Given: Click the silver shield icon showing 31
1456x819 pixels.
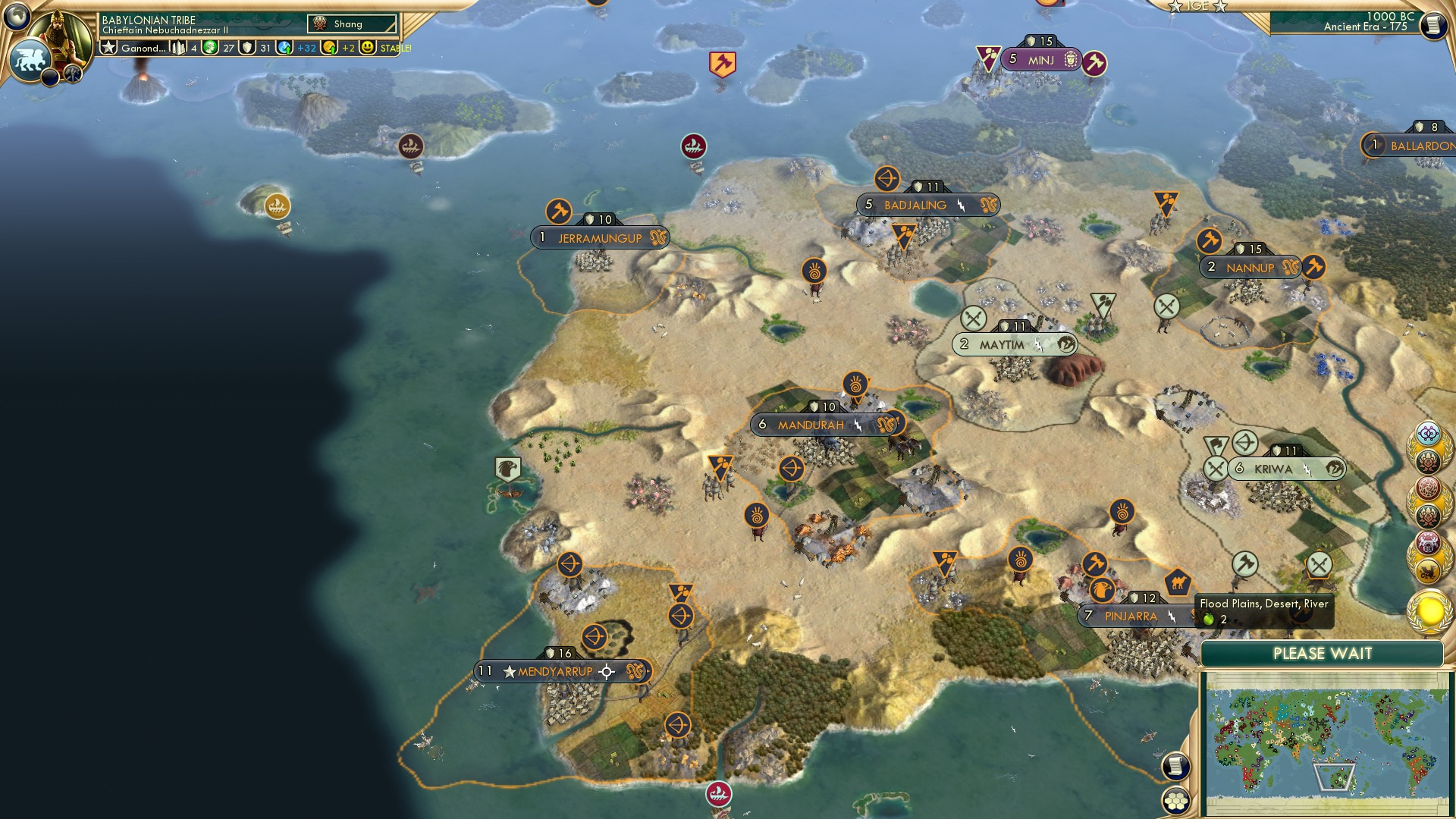Looking at the screenshot, I should tap(248, 47).
